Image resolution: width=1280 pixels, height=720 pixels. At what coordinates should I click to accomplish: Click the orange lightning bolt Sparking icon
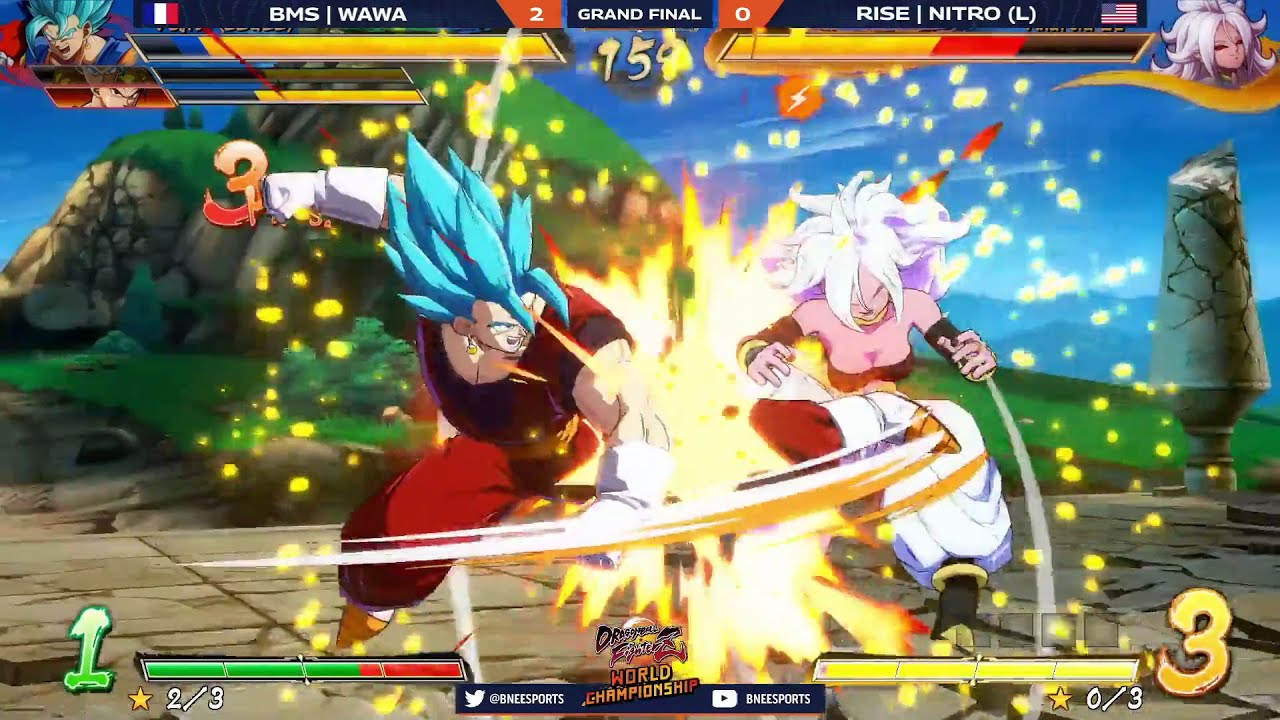click(x=799, y=98)
